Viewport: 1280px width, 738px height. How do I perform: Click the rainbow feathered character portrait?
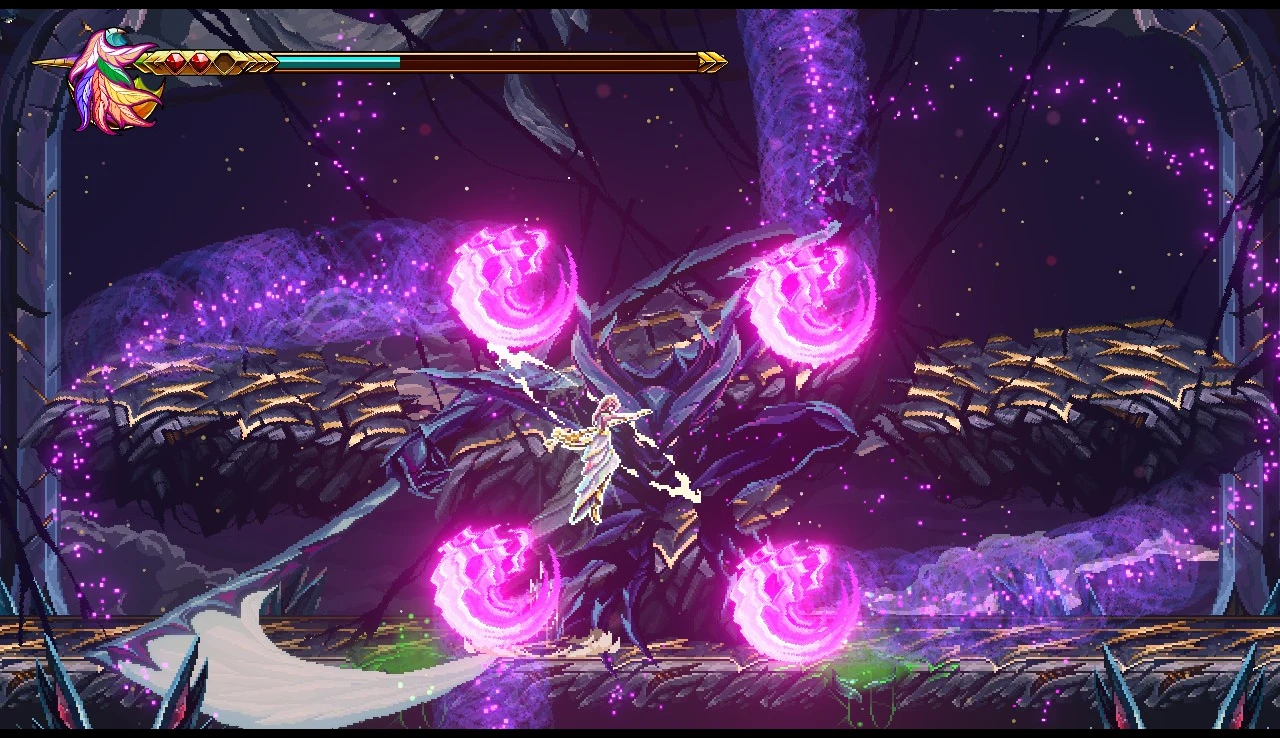(x=110, y=80)
